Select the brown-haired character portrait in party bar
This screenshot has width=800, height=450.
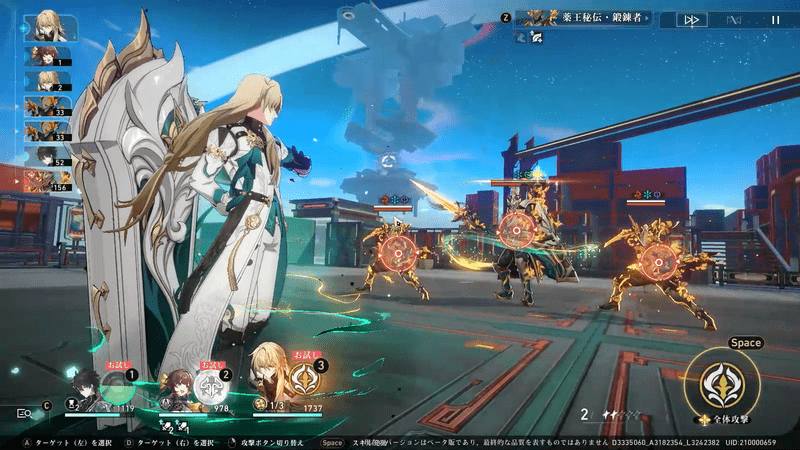click(178, 385)
